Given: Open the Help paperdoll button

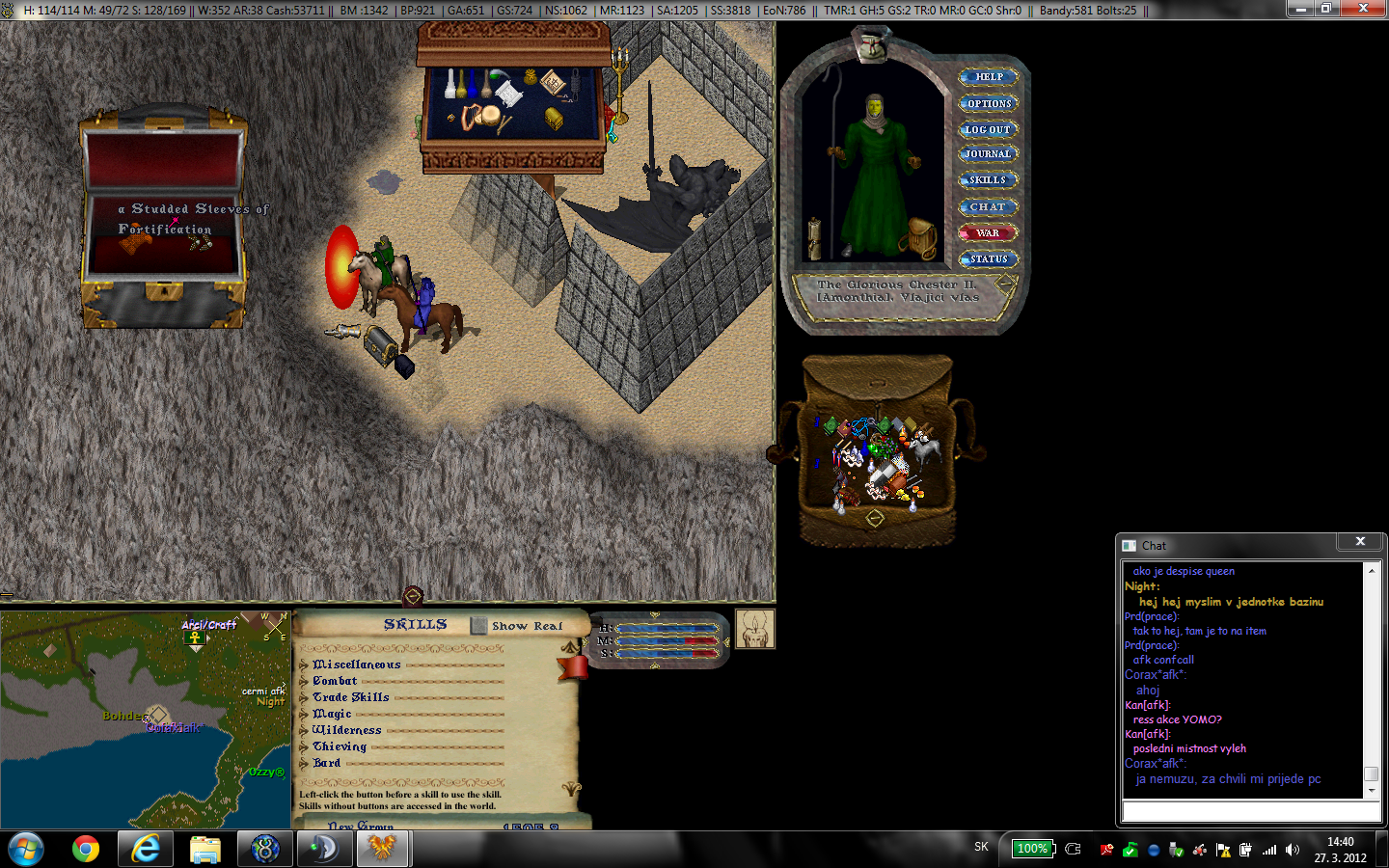Looking at the screenshot, I should (x=989, y=77).
